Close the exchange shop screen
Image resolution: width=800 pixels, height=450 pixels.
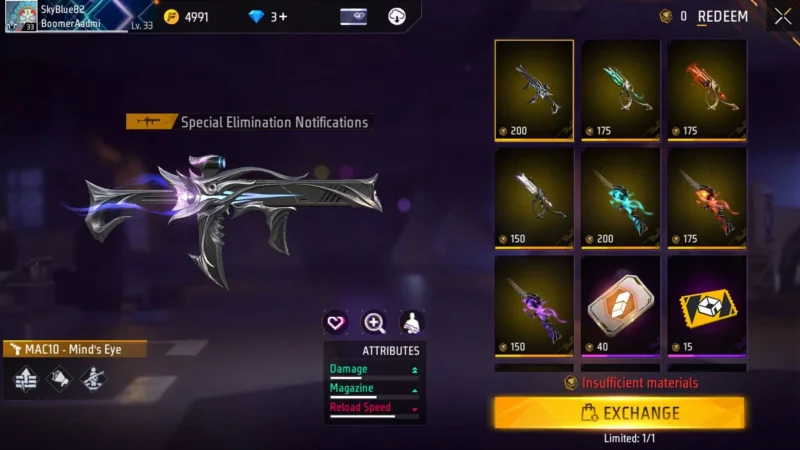(781, 16)
